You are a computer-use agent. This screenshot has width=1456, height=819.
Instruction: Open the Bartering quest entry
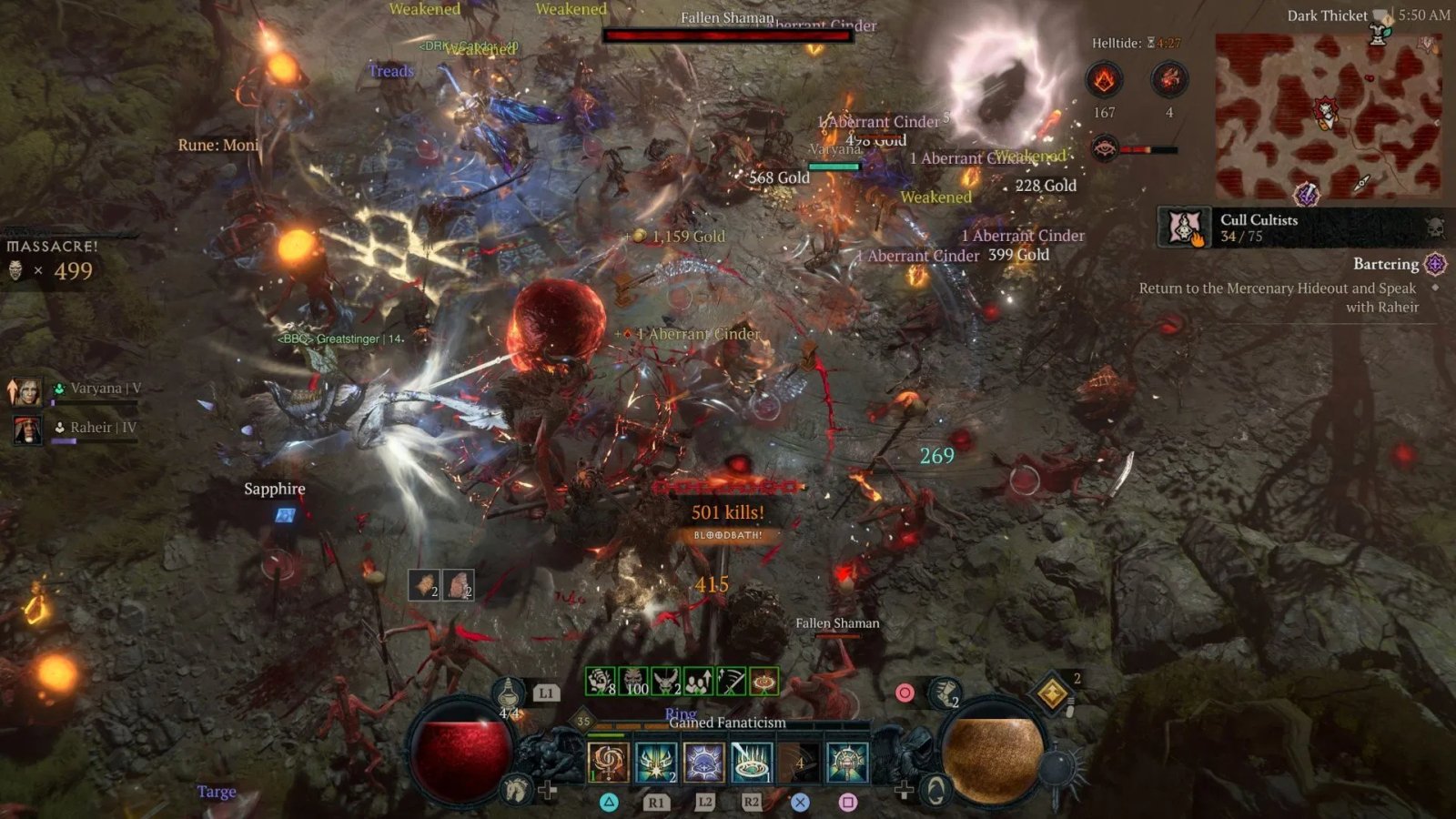click(1385, 264)
